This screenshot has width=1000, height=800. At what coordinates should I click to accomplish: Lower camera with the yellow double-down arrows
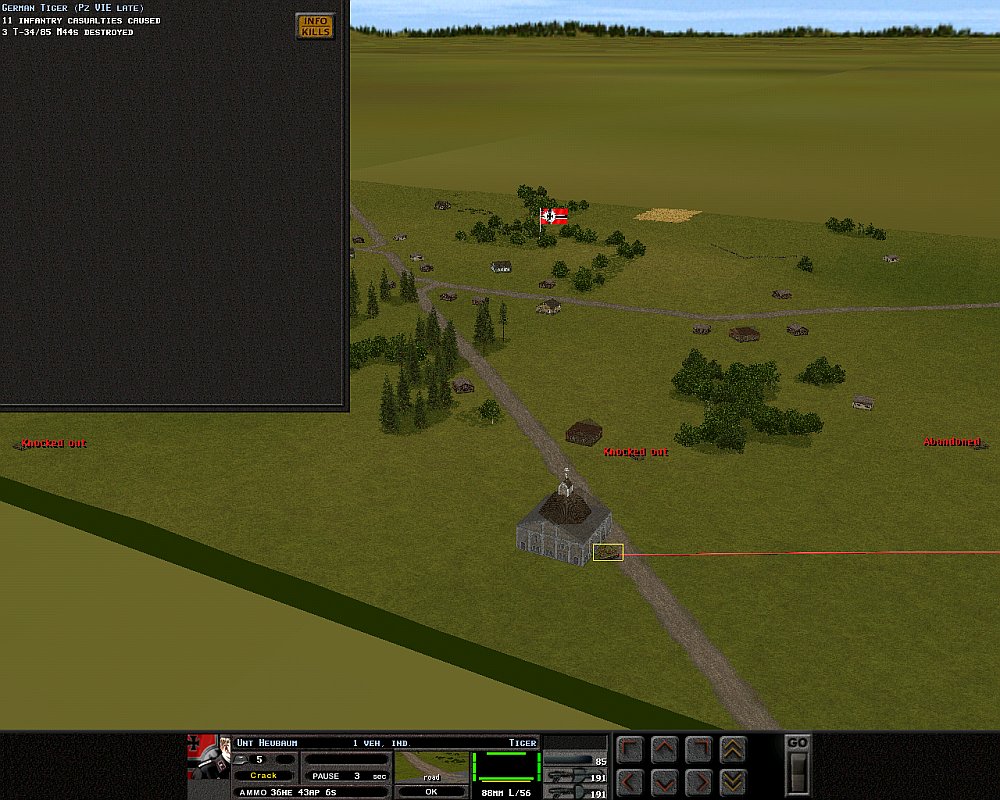click(733, 781)
